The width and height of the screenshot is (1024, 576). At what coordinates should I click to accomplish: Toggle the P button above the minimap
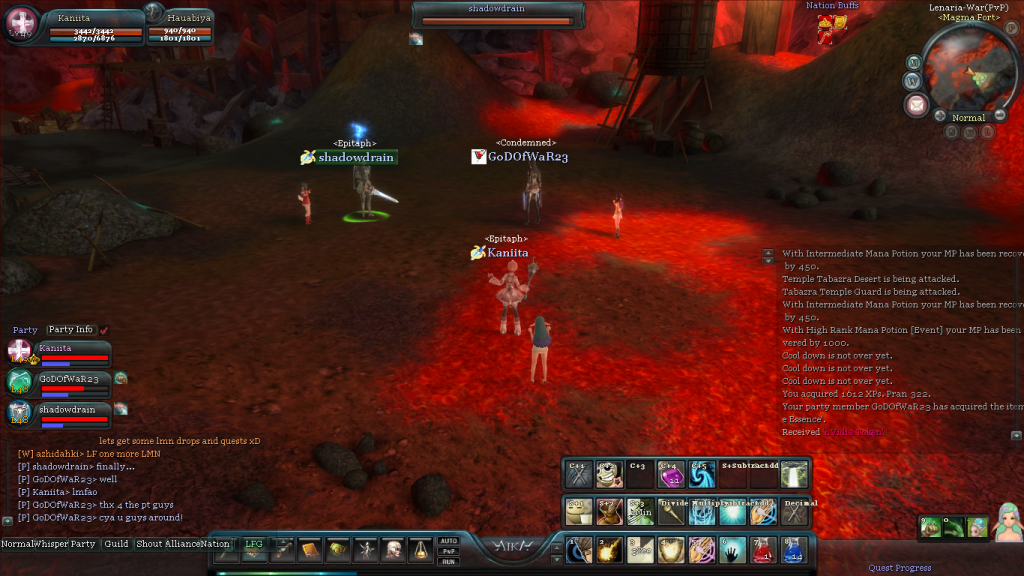pyautogui.click(x=1010, y=28)
